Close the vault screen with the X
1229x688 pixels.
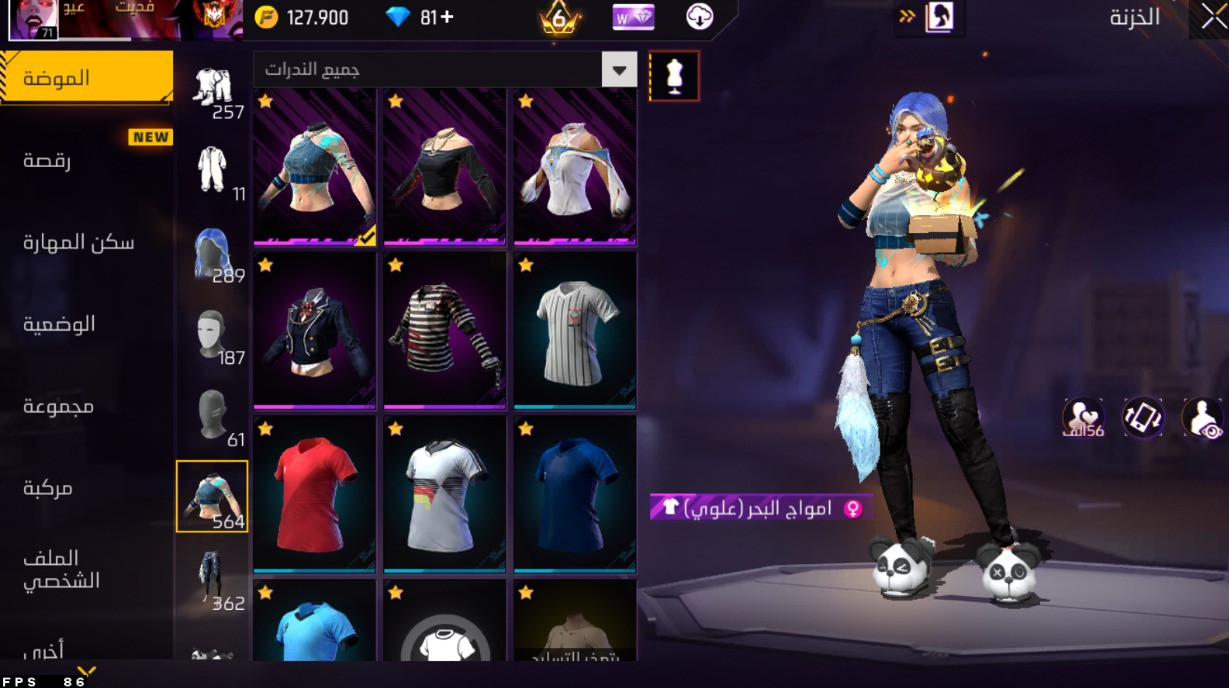tap(1207, 19)
